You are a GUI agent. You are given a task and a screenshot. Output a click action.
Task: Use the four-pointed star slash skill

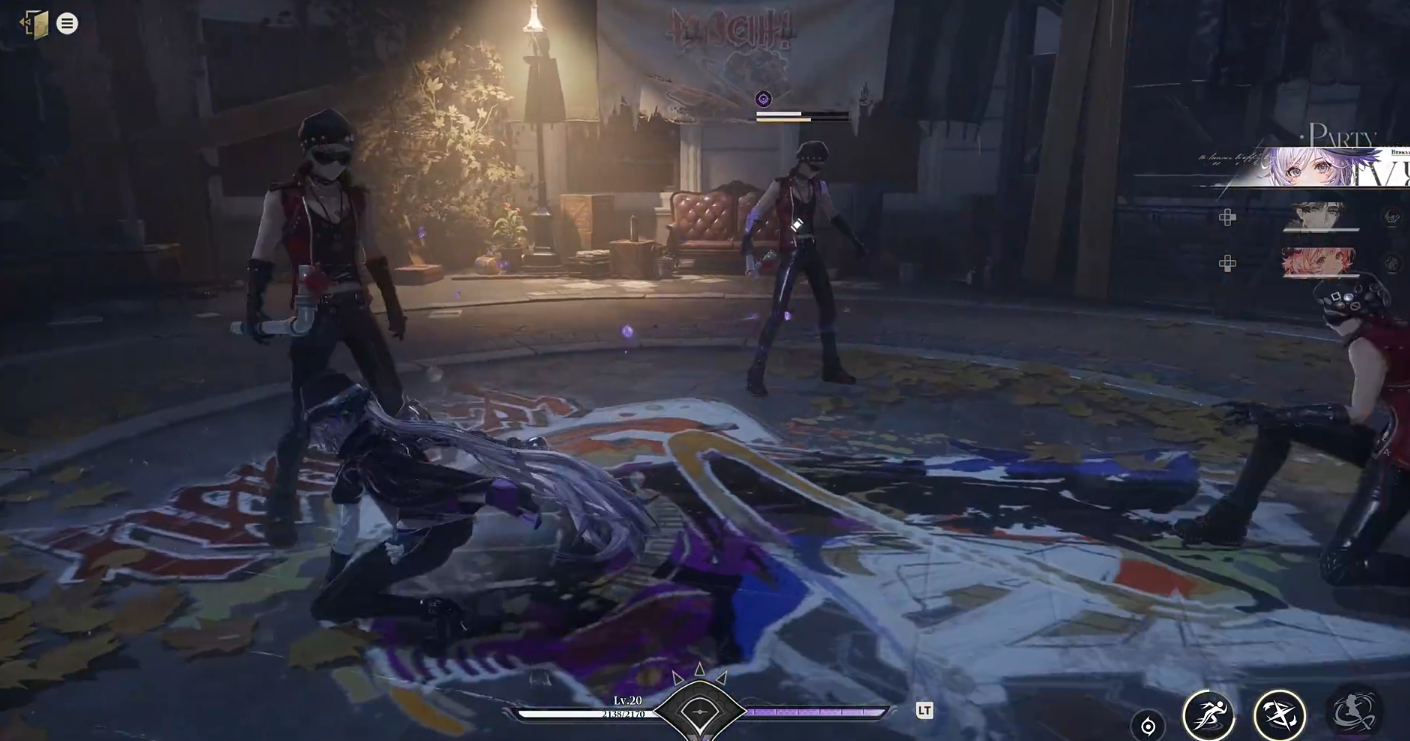(x=1279, y=716)
